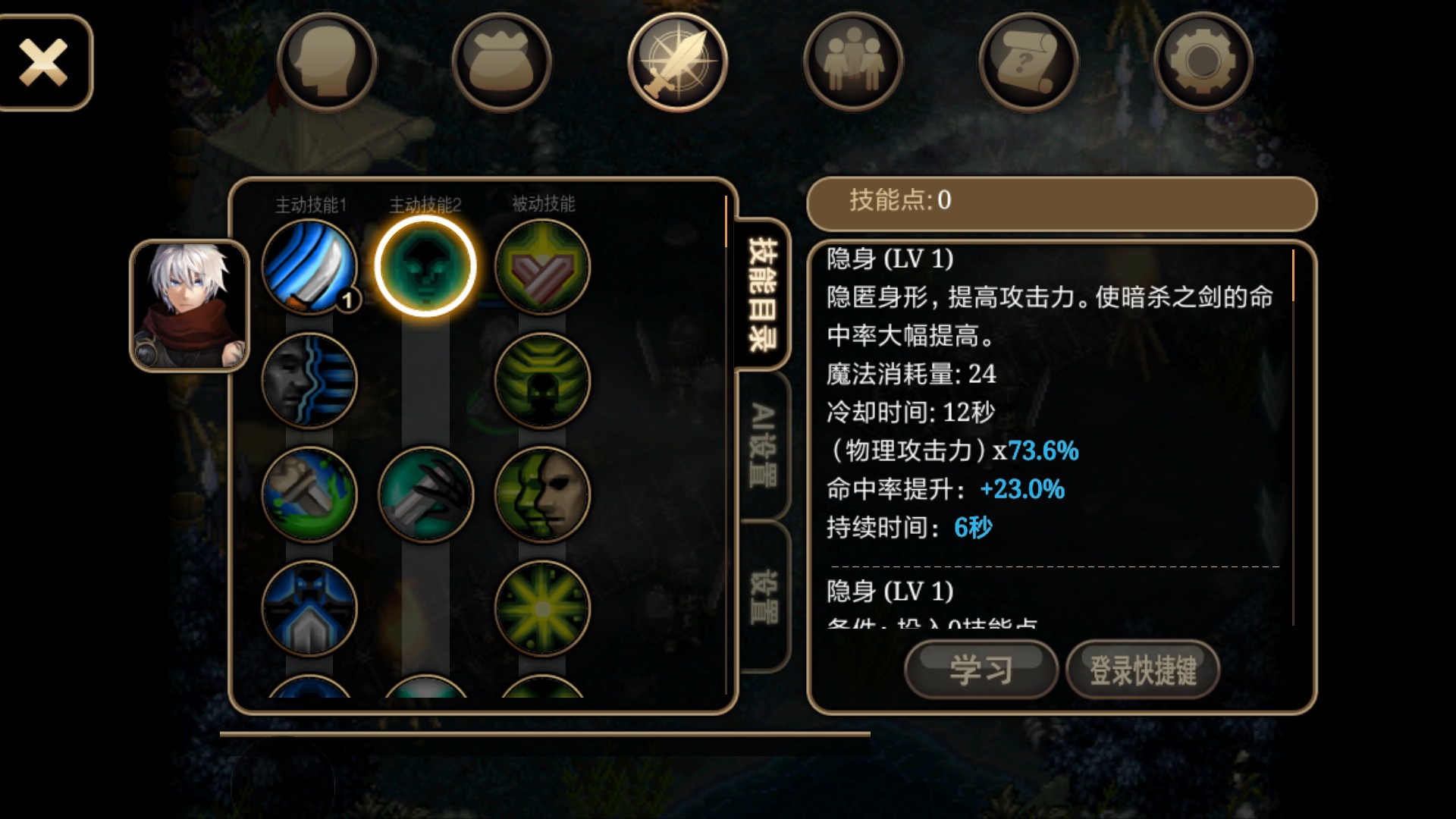Select the red chevron passive skill
Screen dimensions: 1456x819
click(542, 266)
